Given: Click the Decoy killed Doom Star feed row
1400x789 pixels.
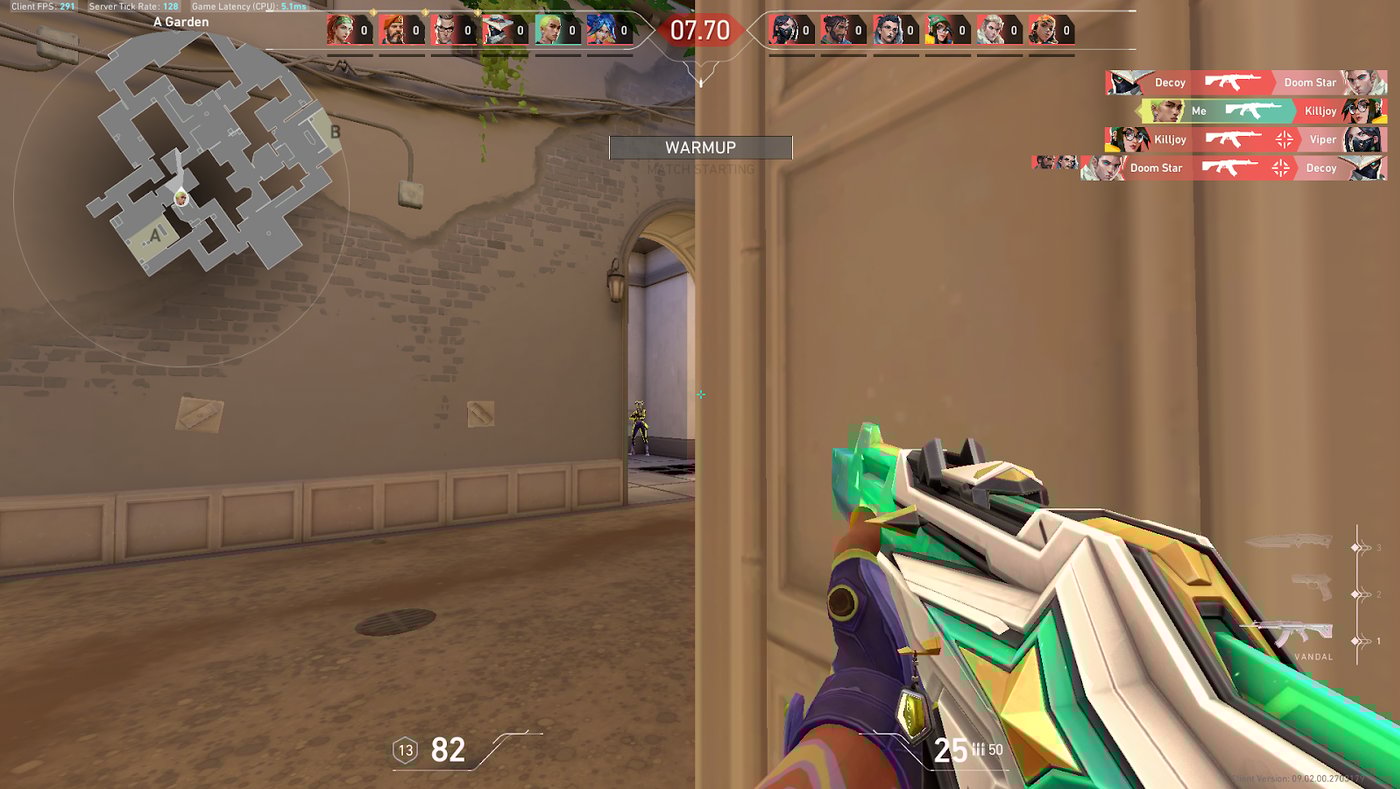Looking at the screenshot, I should (1245, 83).
